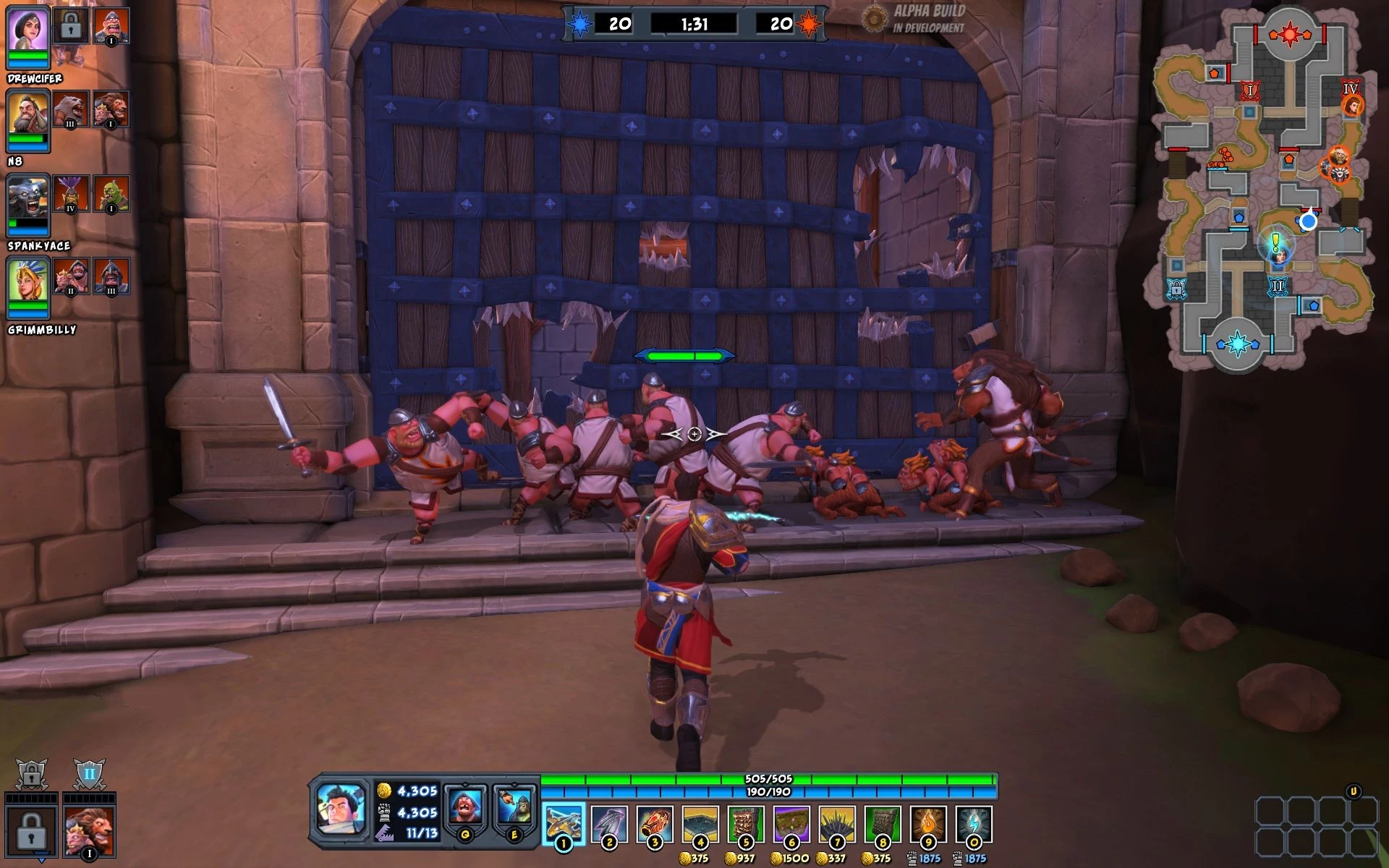This screenshot has width=1389, height=868.
Task: Click SpankyAce's minotaur portrait
Action: click(x=28, y=198)
